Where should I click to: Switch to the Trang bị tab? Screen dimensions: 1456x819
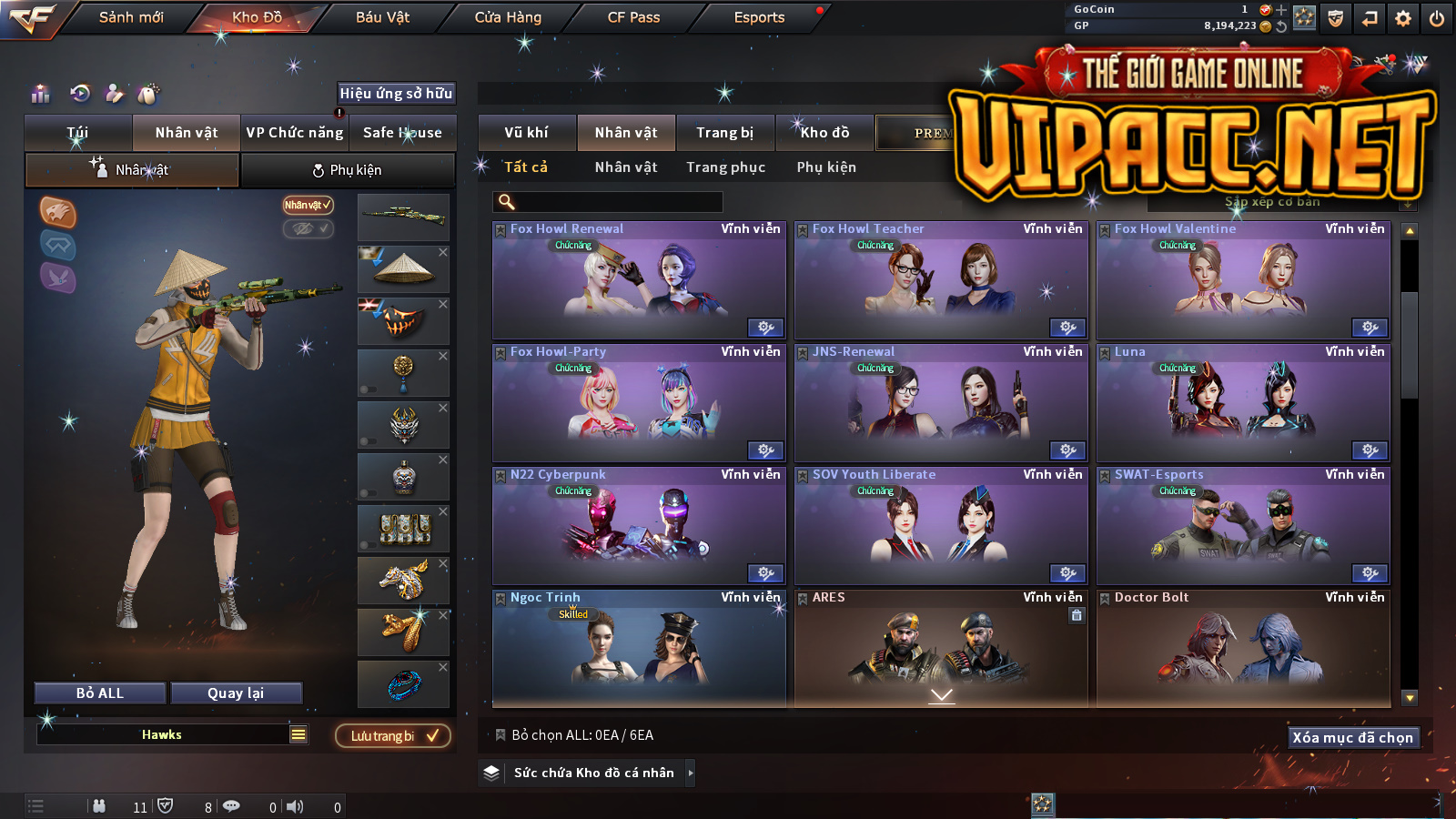724,133
